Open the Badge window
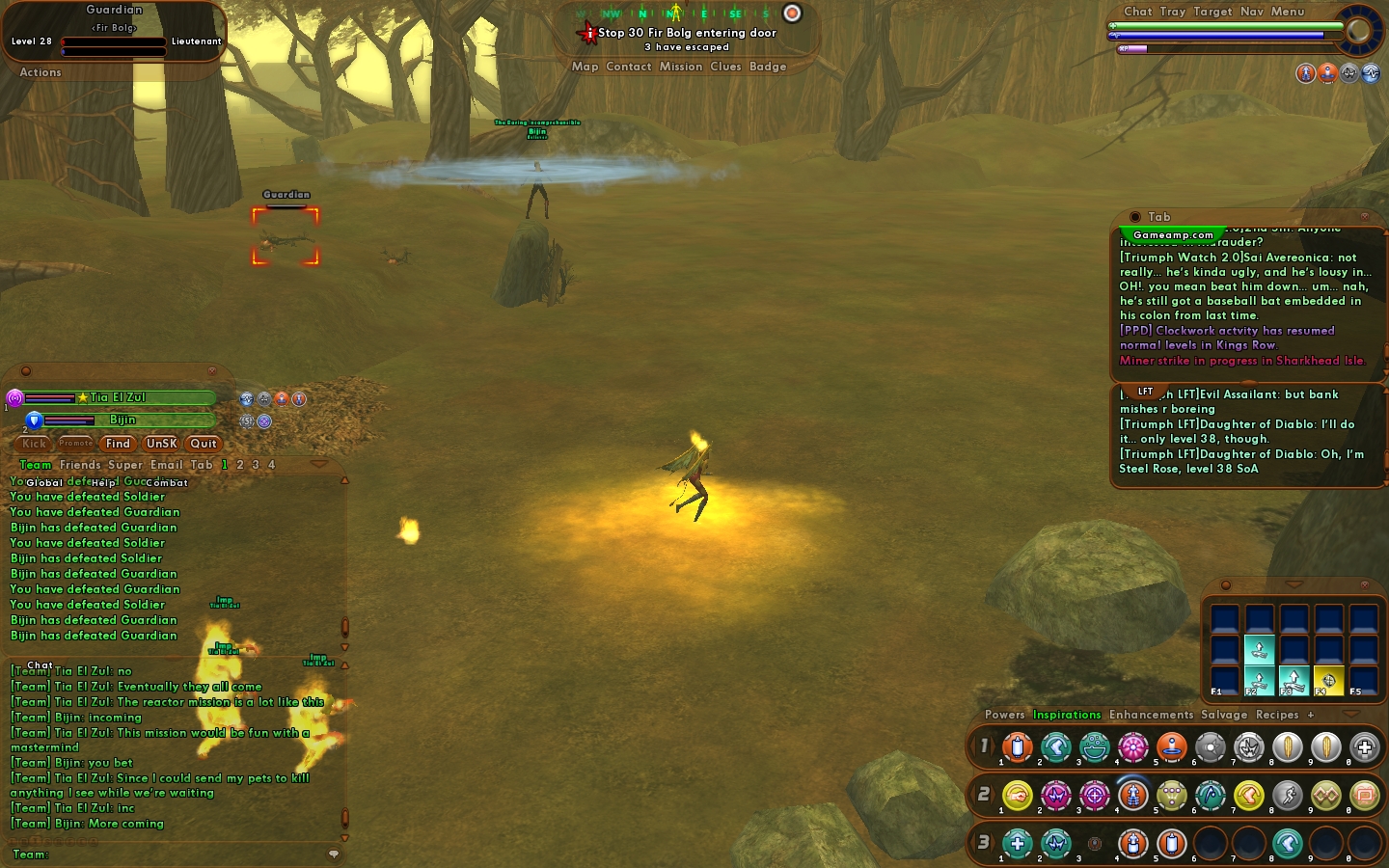The image size is (1389, 868). point(768,67)
